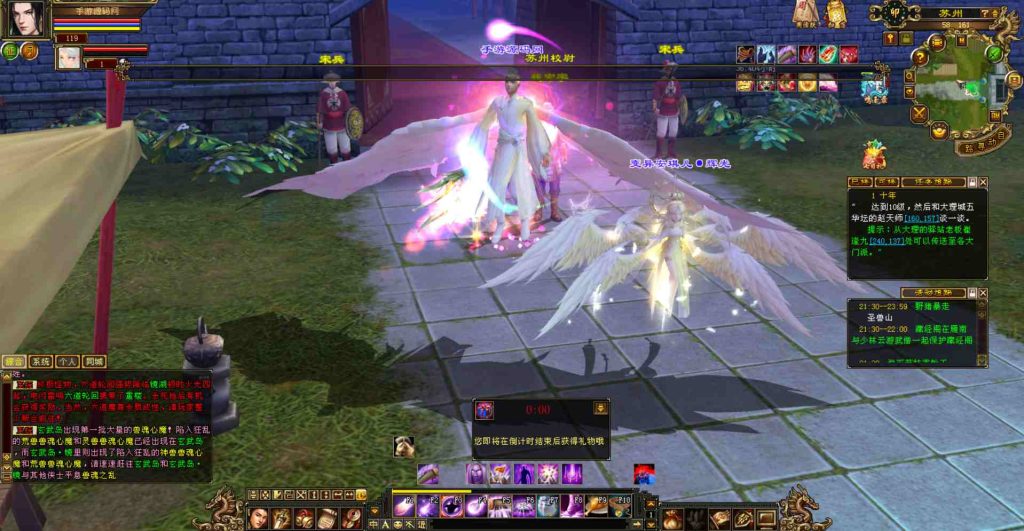The width and height of the screenshot is (1024, 531).
Task: Click the player character portrait
Action: click(x=28, y=19)
